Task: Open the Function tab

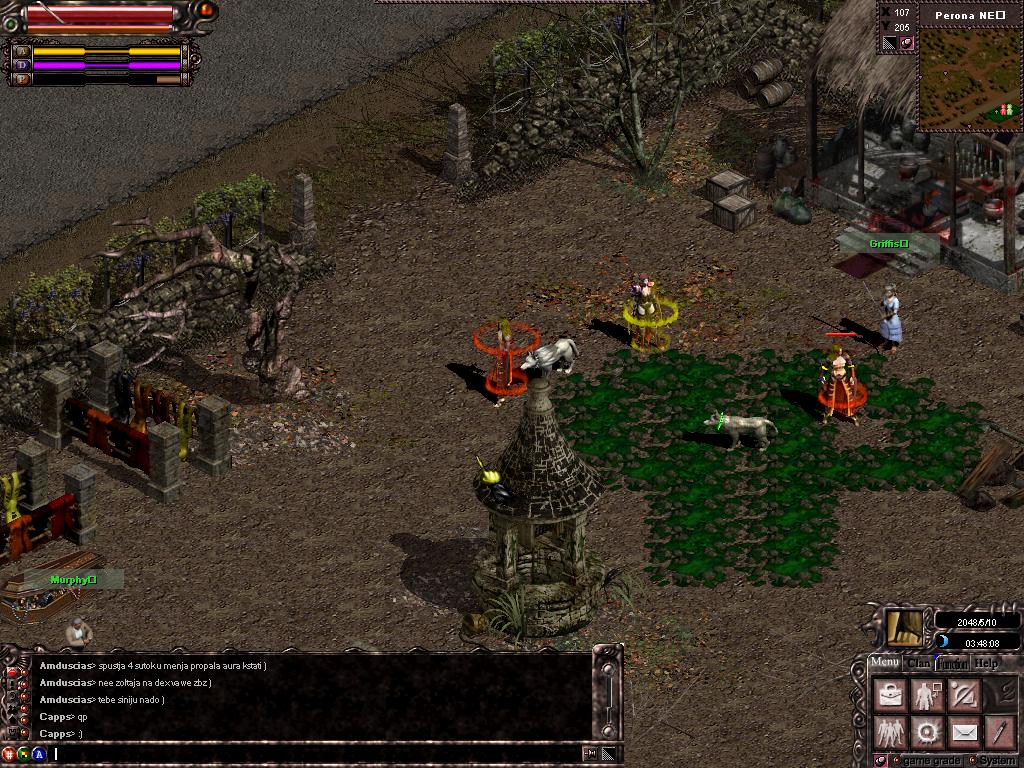Action: 952,663
